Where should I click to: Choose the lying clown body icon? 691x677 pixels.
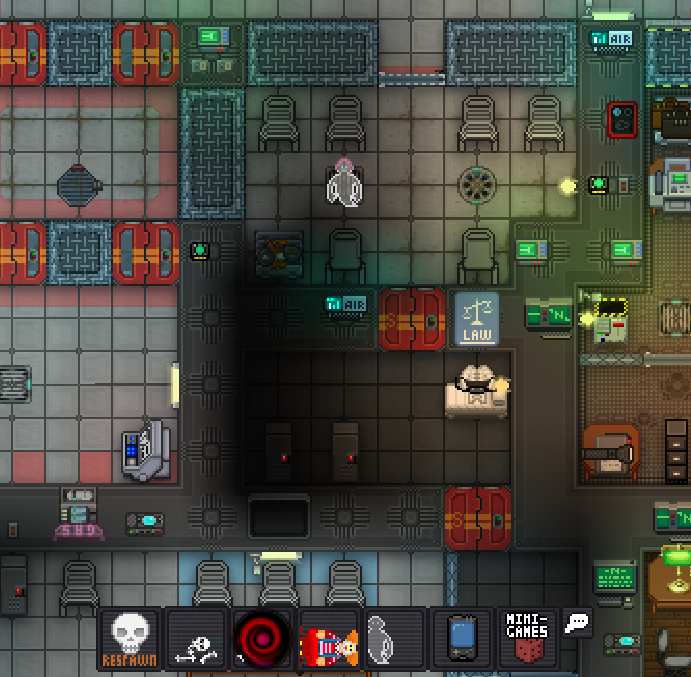pos(329,639)
